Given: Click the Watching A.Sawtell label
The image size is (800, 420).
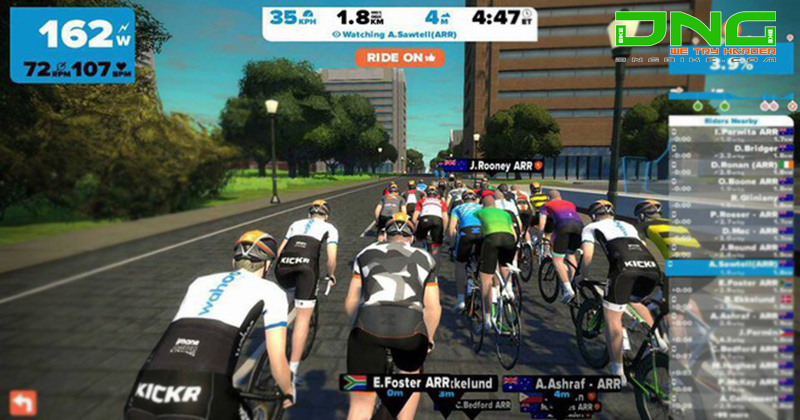Looking at the screenshot, I should coord(399,33).
